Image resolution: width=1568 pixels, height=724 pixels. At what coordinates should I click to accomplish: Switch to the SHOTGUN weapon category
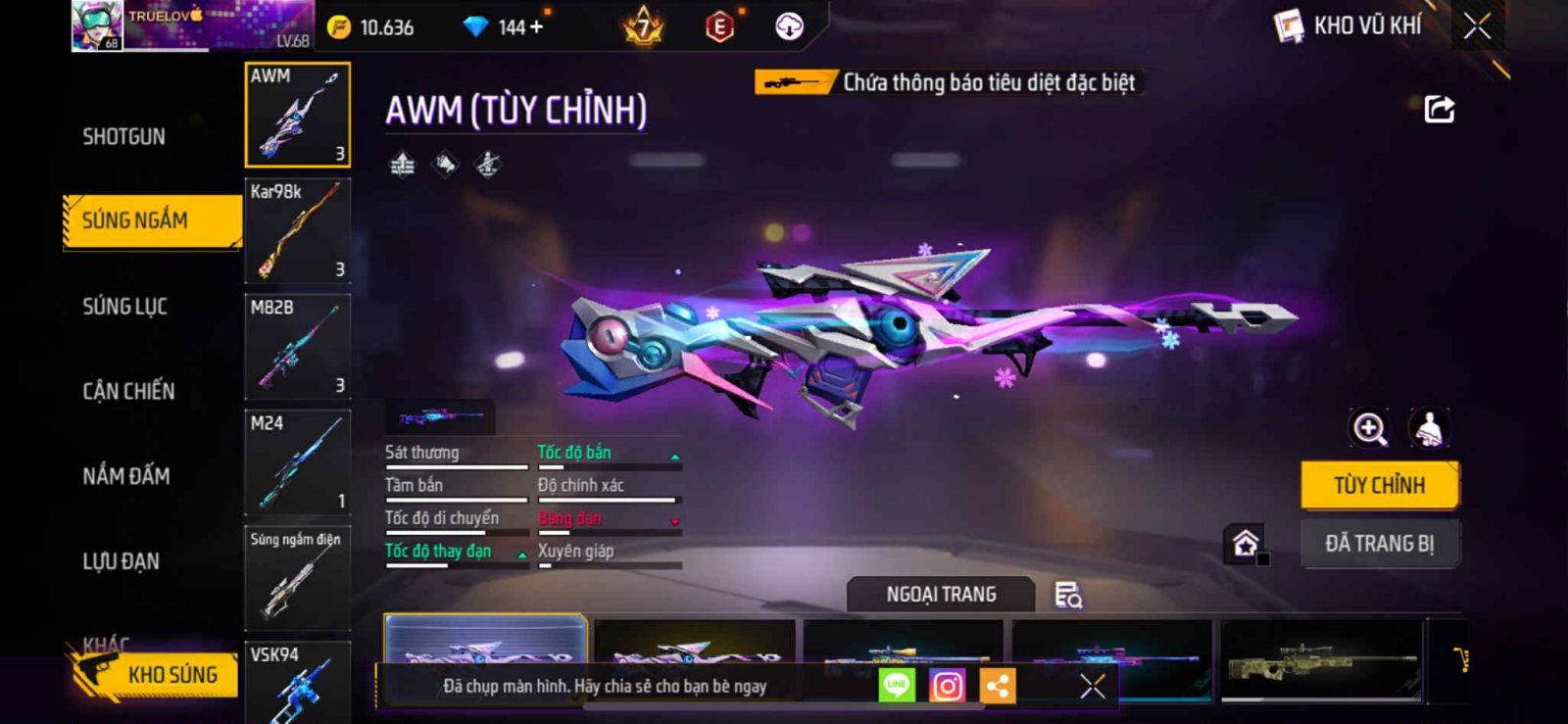coord(123,136)
